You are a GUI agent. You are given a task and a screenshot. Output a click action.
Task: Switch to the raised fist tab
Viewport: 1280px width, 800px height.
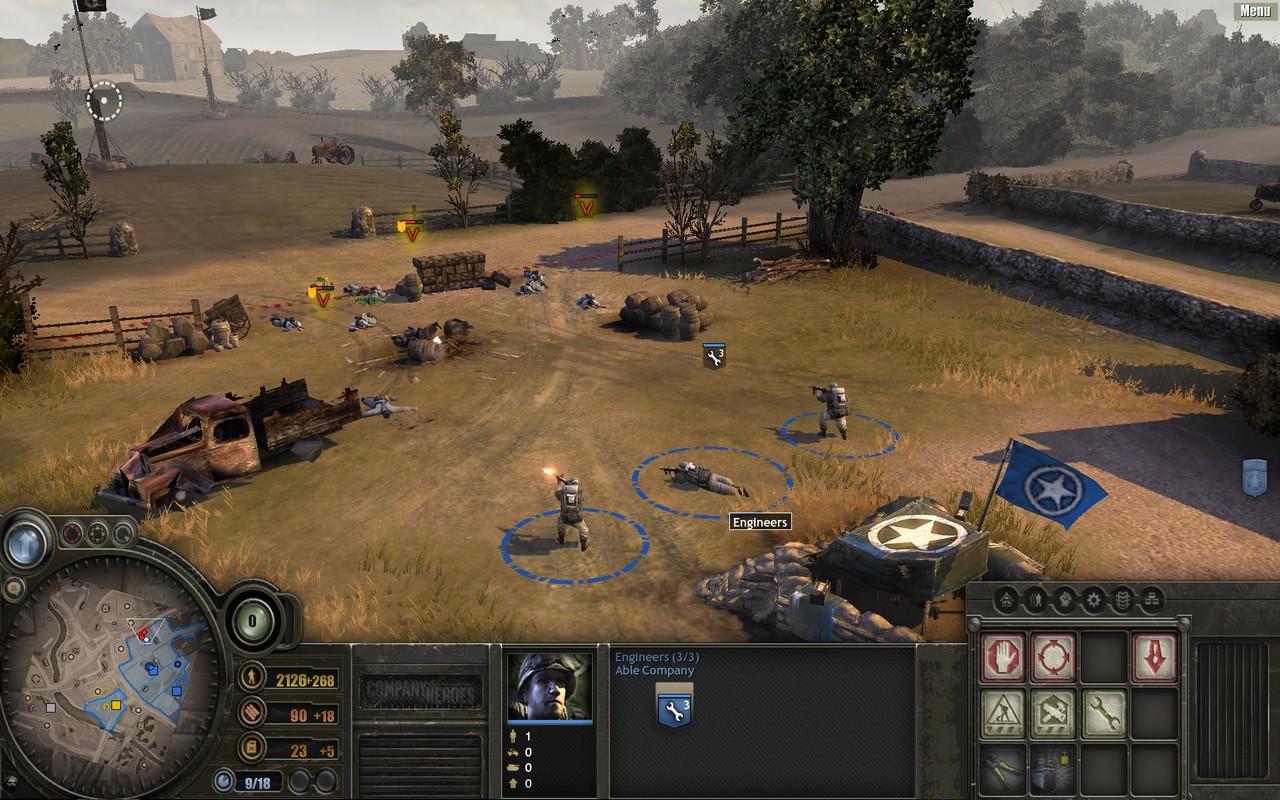pos(1065,600)
